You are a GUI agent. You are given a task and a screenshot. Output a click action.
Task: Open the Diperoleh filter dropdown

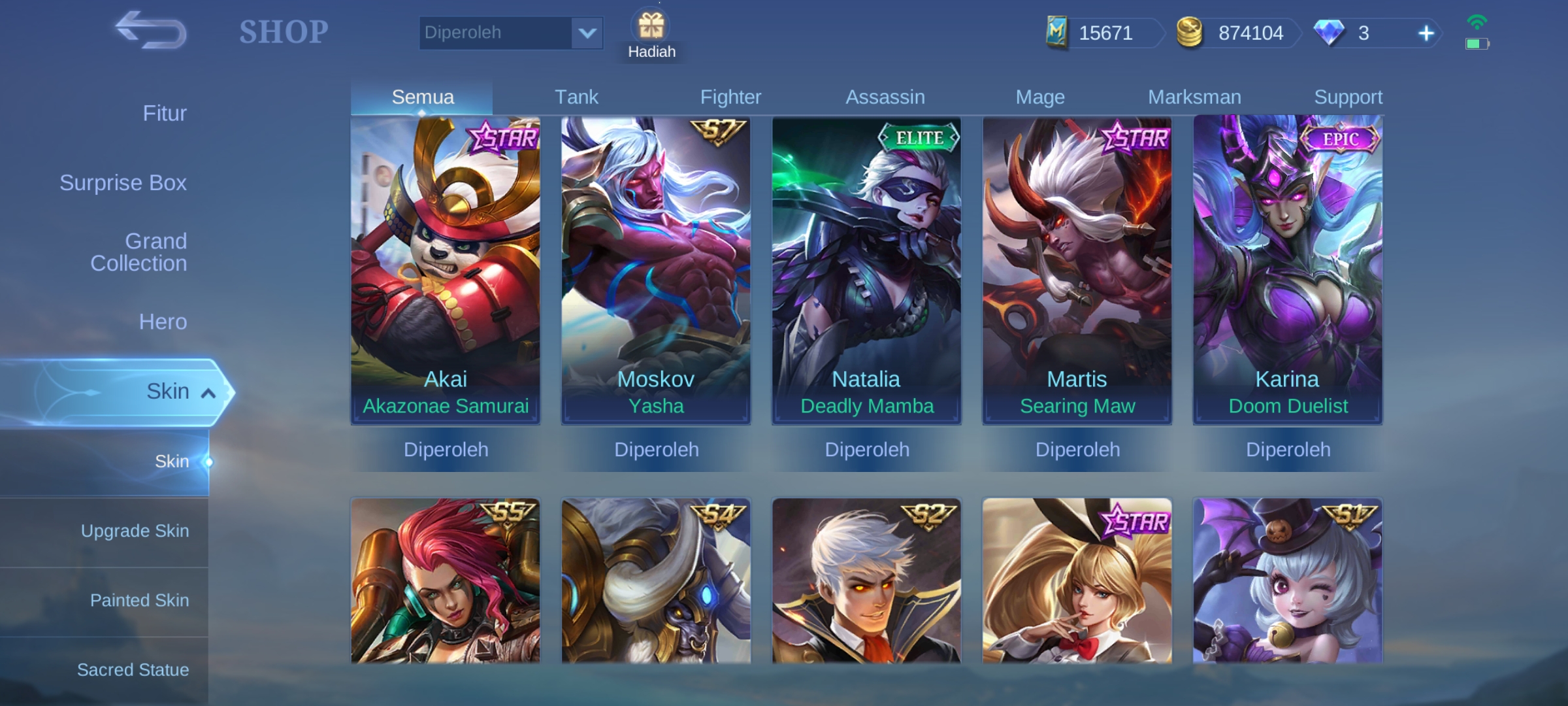(x=511, y=32)
